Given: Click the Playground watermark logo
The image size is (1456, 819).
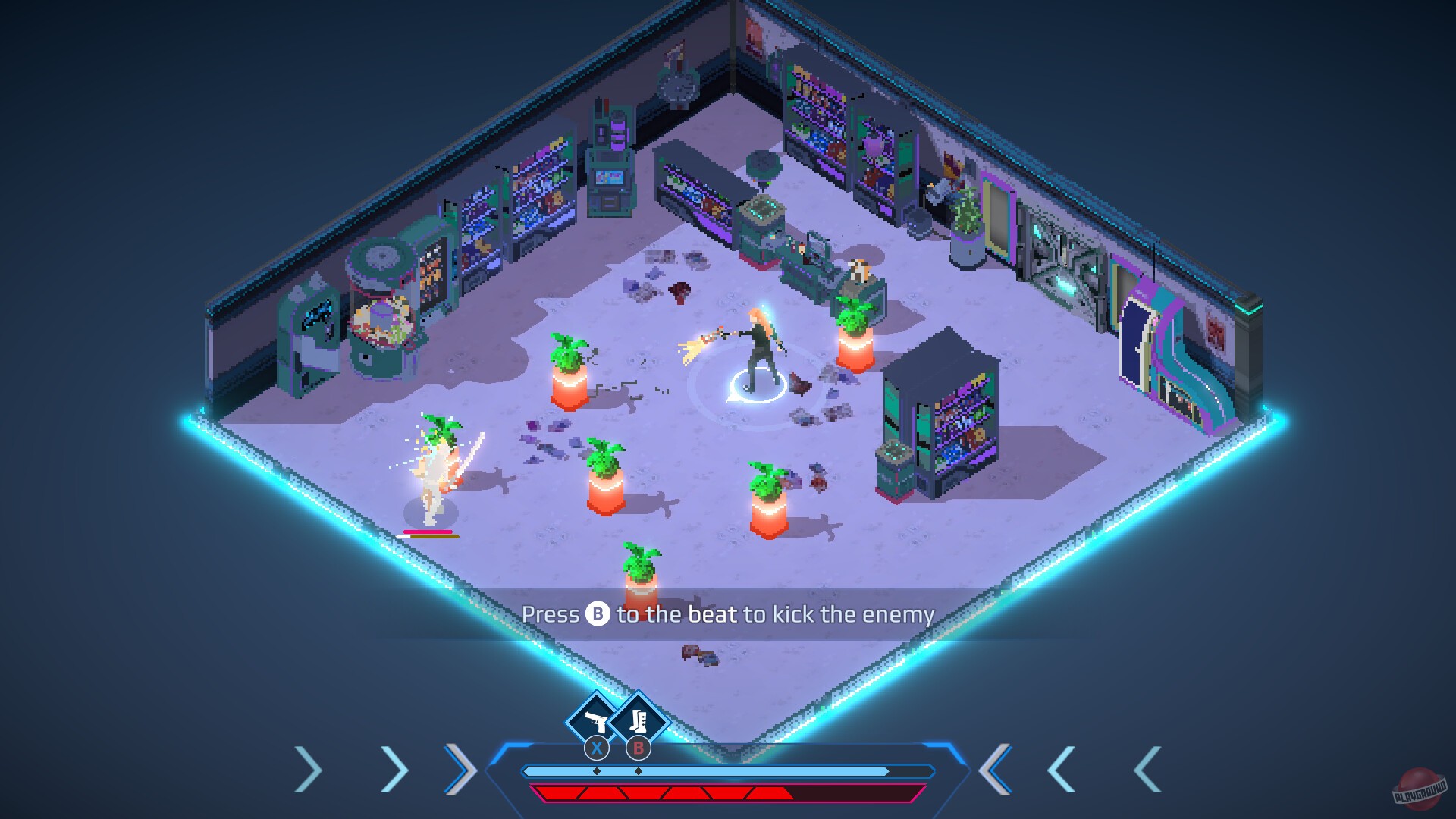Looking at the screenshot, I should (x=1420, y=789).
